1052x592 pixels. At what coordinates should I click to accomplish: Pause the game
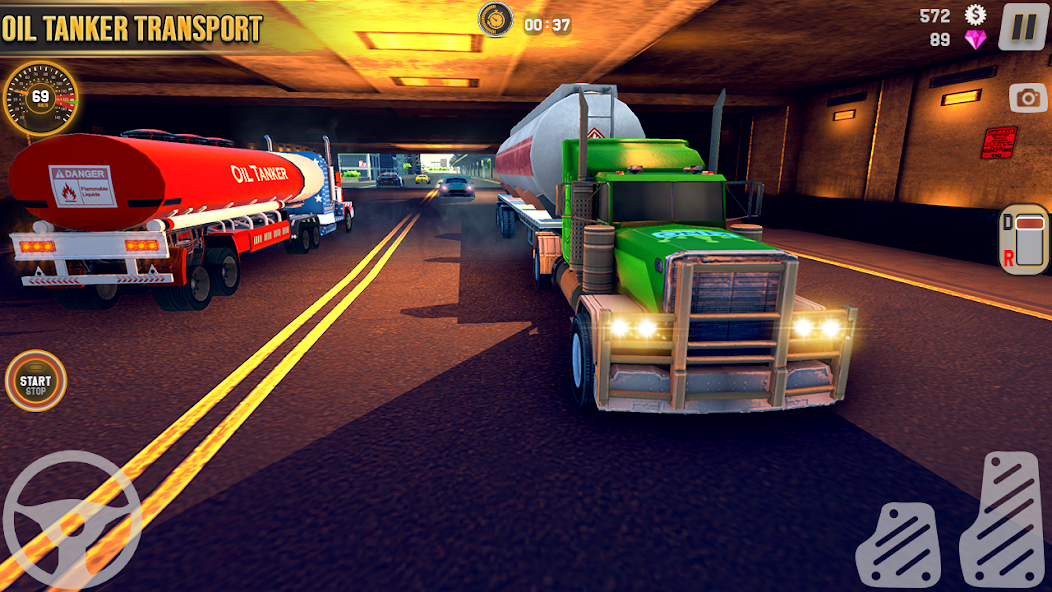click(x=1024, y=27)
